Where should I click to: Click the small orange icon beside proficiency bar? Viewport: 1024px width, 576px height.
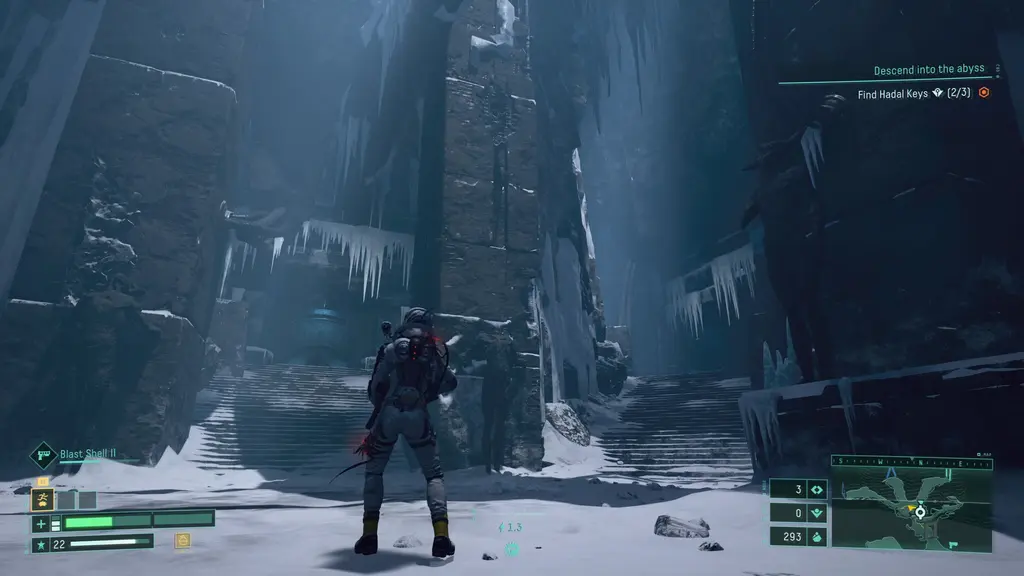point(182,540)
